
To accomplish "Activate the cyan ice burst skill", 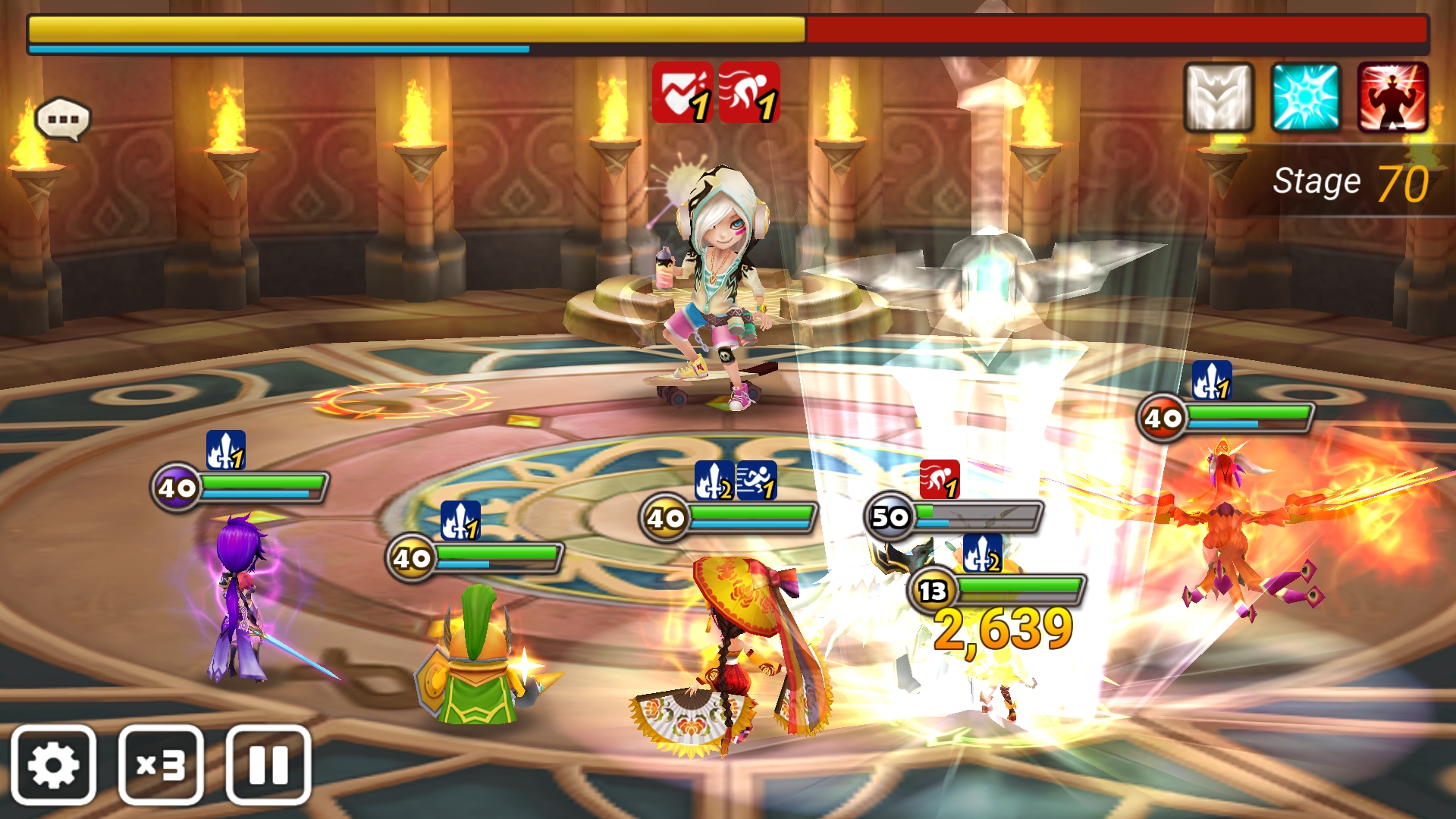I will click(1305, 97).
